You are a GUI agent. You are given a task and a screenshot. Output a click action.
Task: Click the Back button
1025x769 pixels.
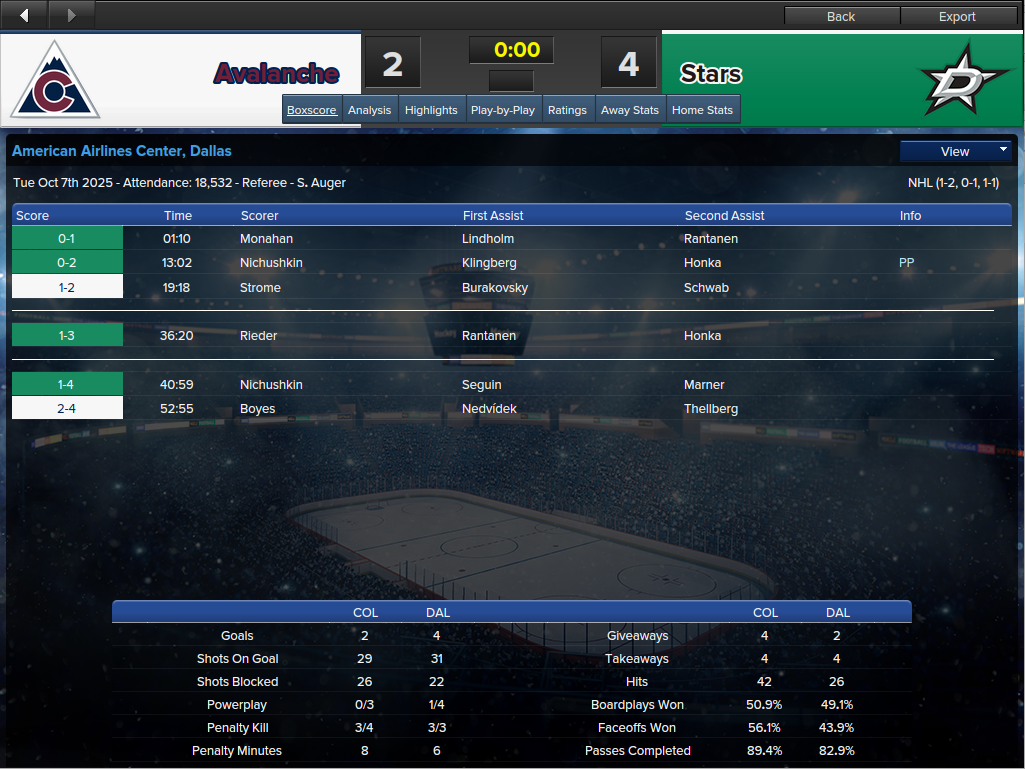tap(841, 16)
